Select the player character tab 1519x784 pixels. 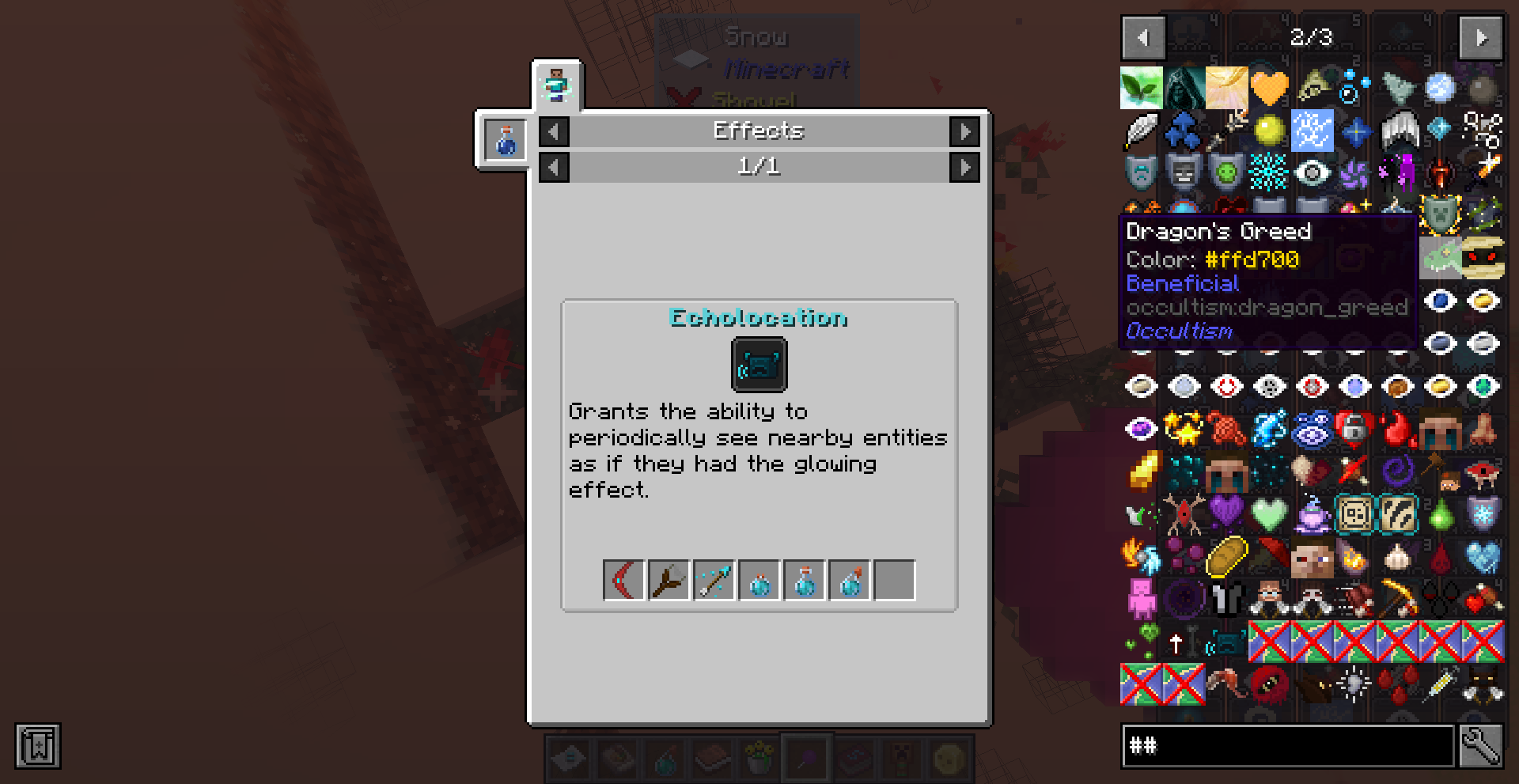(x=557, y=85)
